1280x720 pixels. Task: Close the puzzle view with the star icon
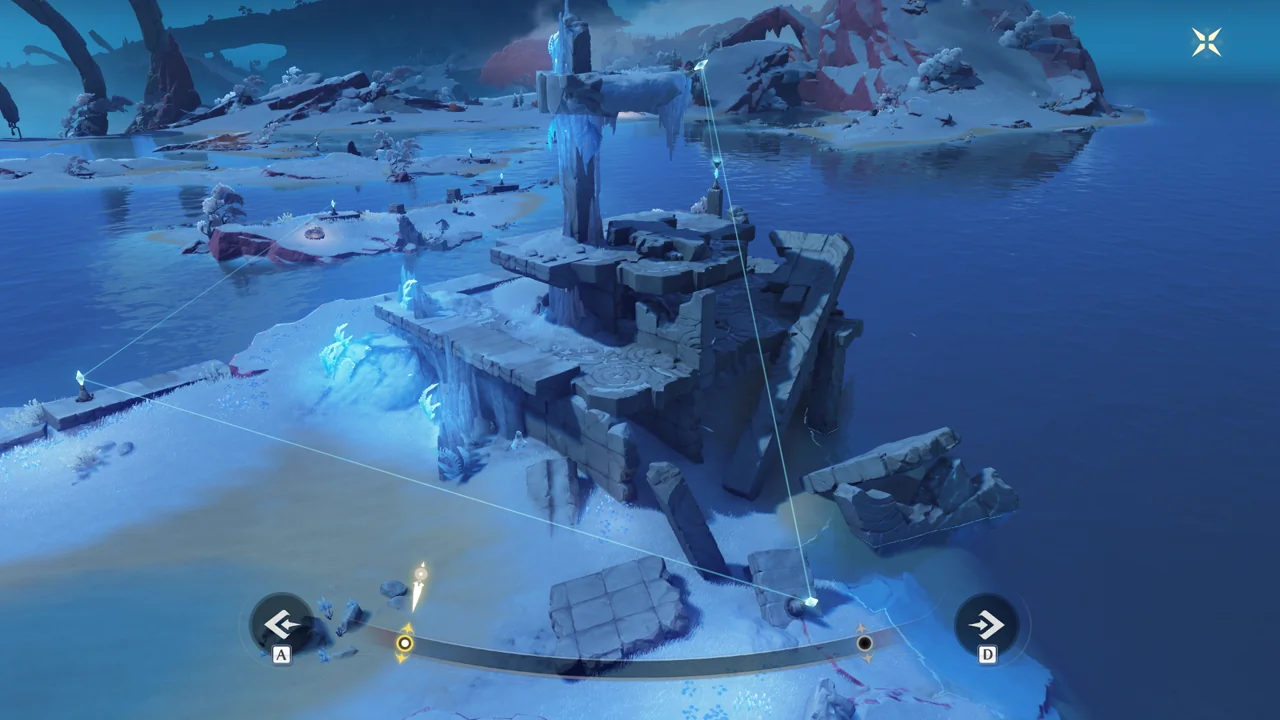1207,42
